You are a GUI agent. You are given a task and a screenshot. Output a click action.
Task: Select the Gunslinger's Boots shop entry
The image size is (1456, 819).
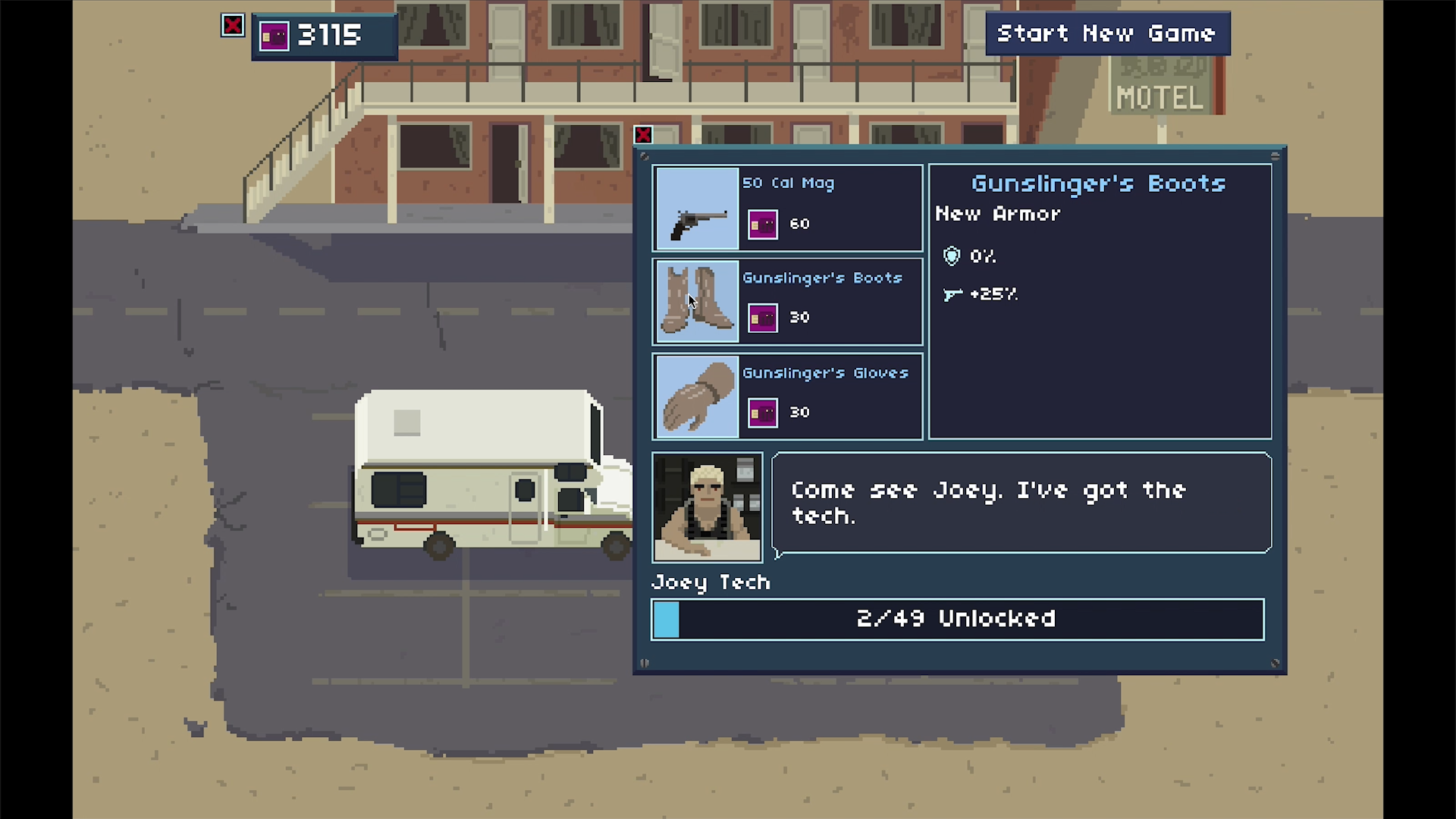point(827,301)
